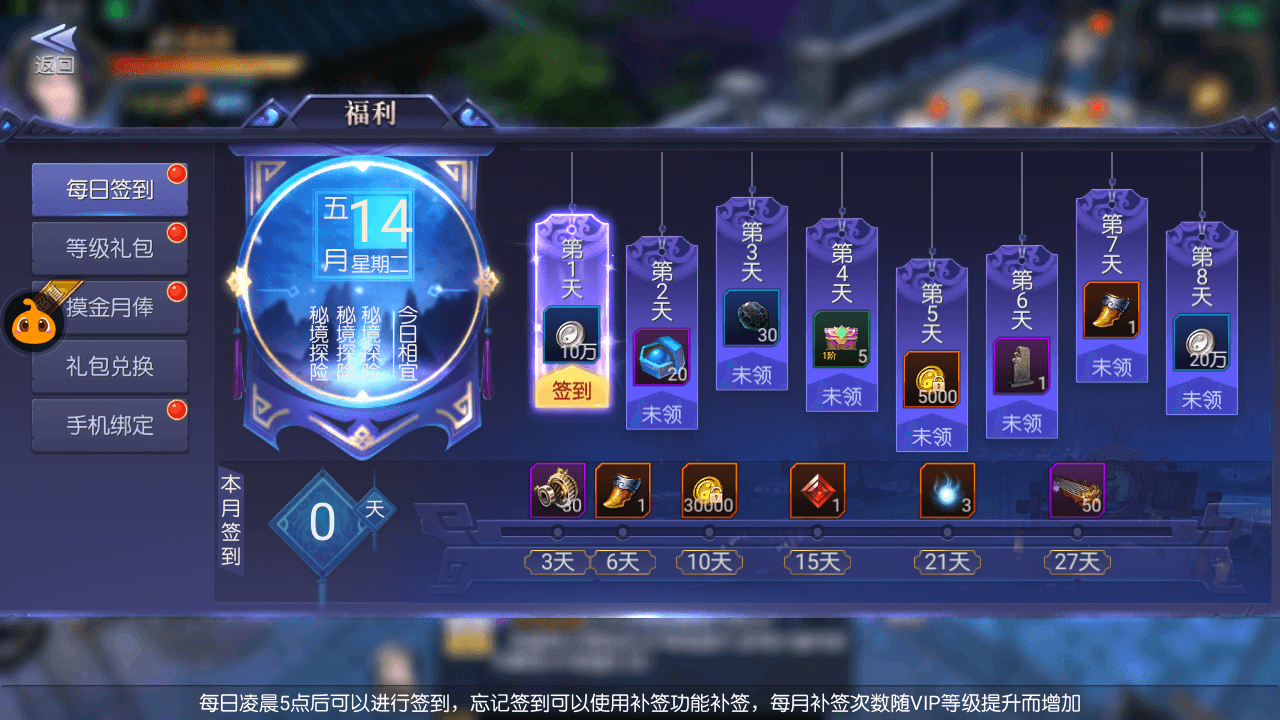
Task: Select 礼包兑换 from the sidebar
Action: 110,367
